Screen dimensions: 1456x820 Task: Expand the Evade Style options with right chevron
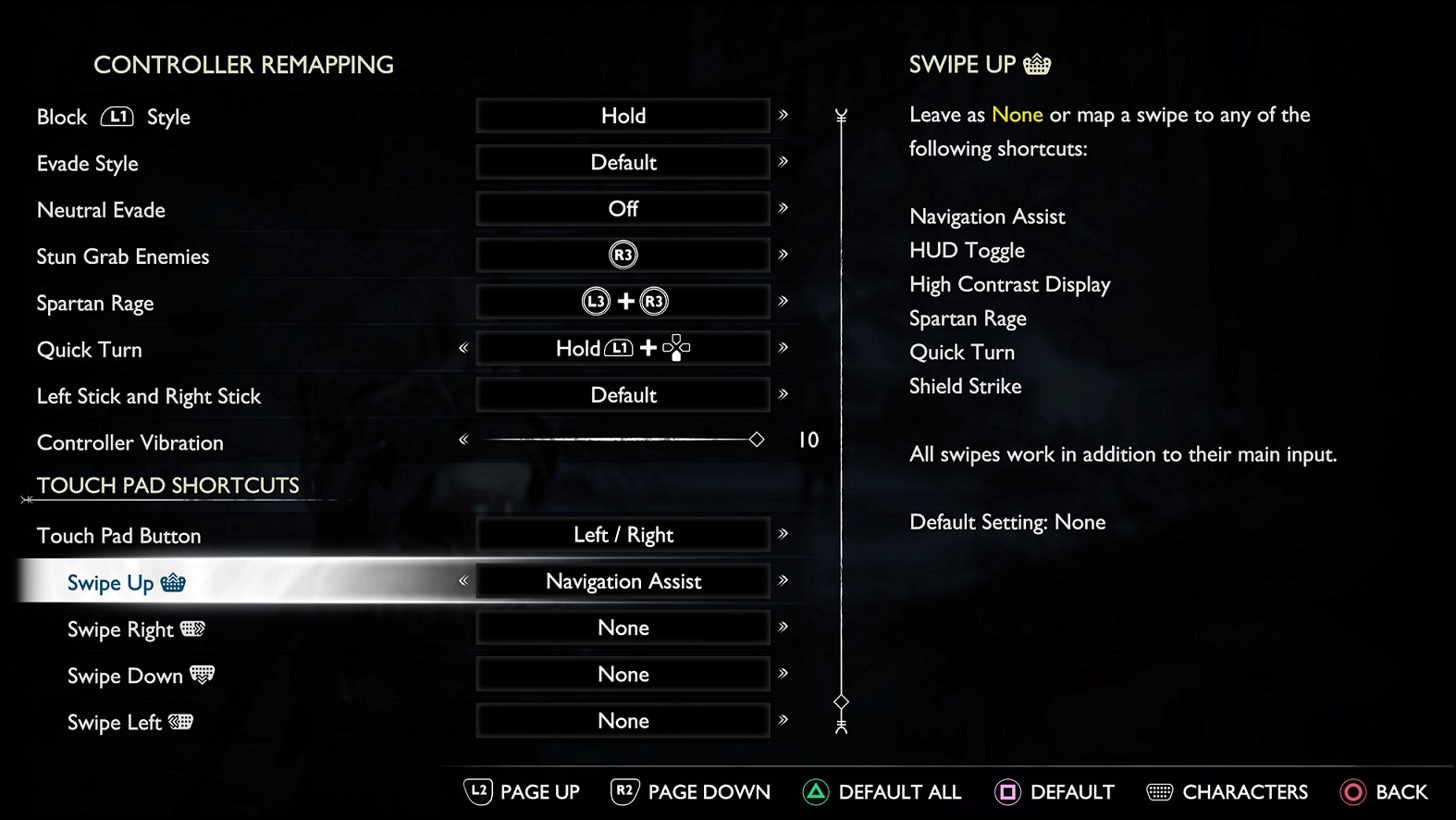(x=784, y=162)
